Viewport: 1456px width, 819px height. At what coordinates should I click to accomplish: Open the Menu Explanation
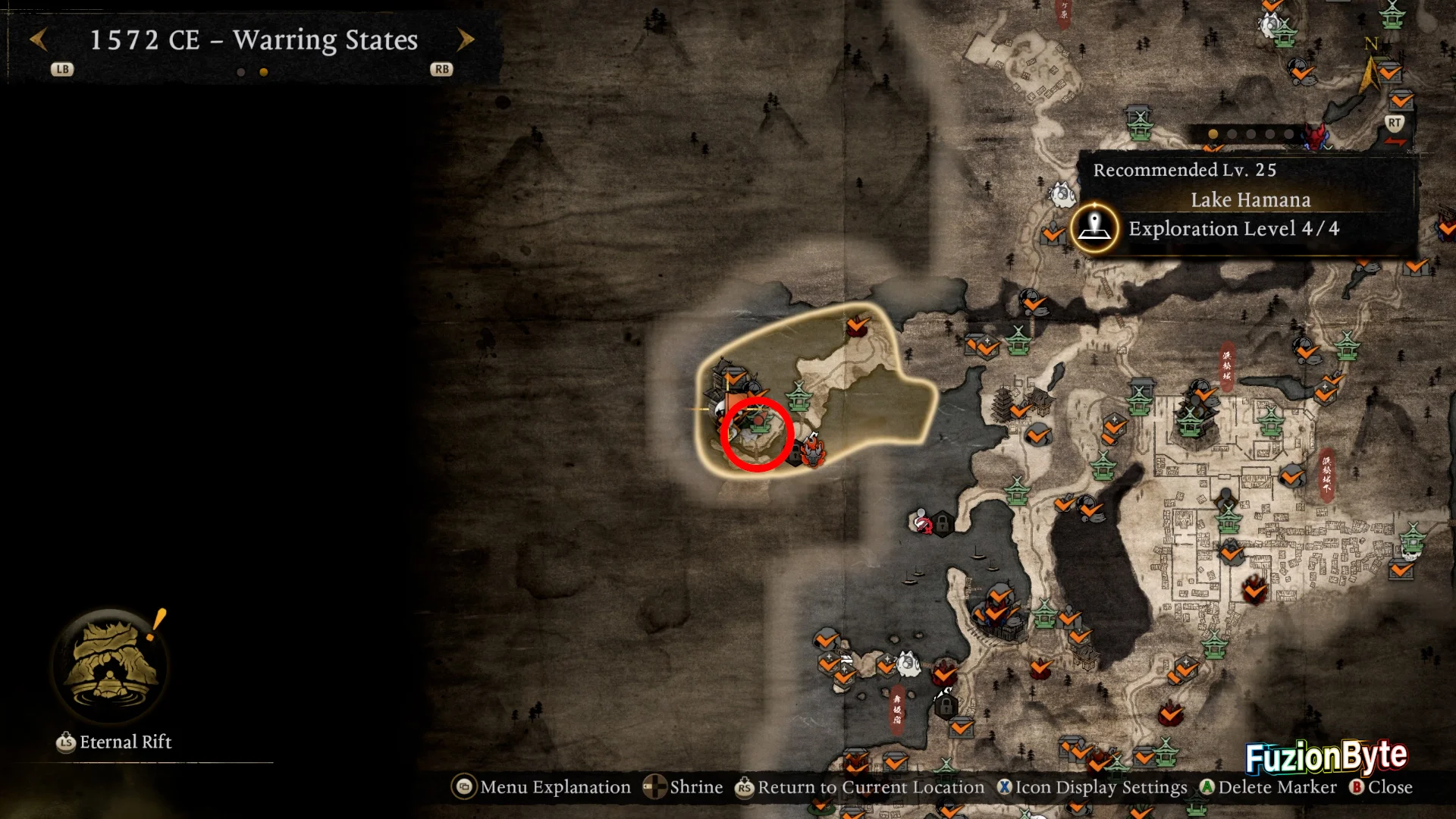[541, 787]
